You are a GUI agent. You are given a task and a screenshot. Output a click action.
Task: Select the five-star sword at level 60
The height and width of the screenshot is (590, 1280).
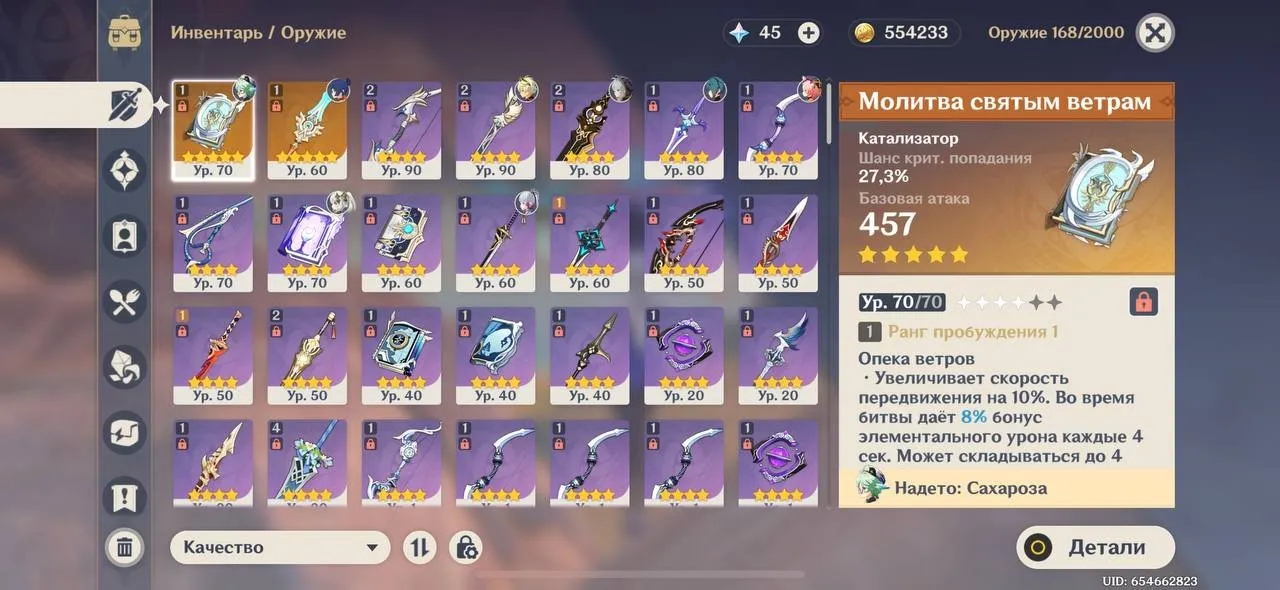pyautogui.click(x=306, y=130)
